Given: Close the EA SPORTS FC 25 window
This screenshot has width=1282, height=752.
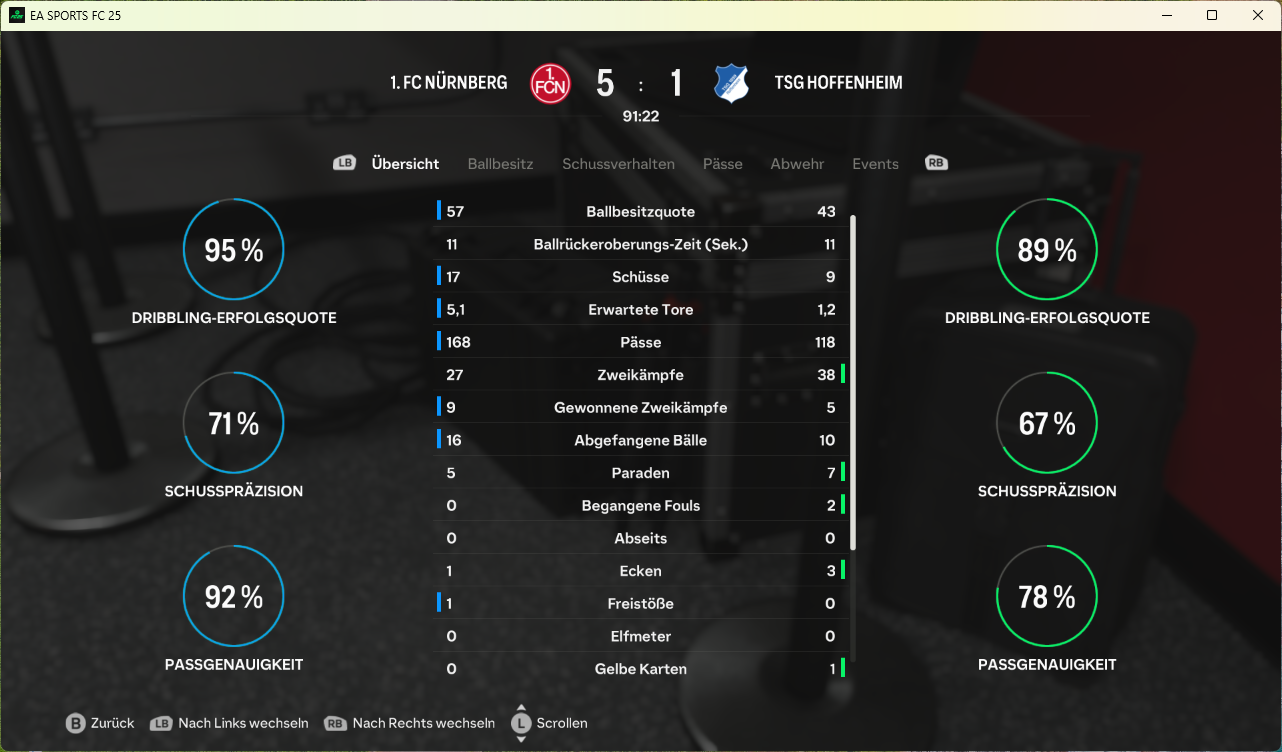Looking at the screenshot, I should coord(1258,15).
